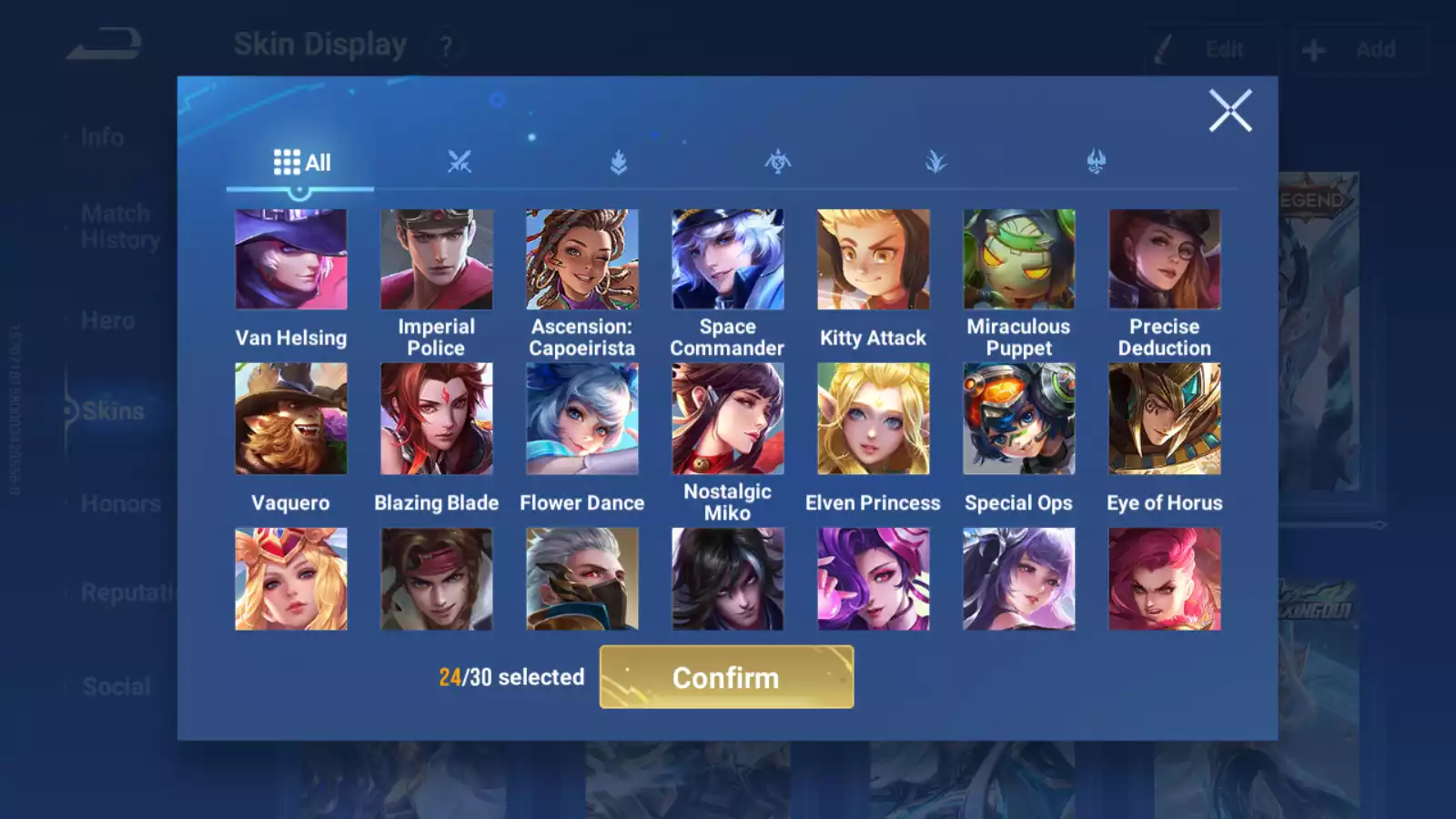Choose the Elven Princess skin

[874, 420]
